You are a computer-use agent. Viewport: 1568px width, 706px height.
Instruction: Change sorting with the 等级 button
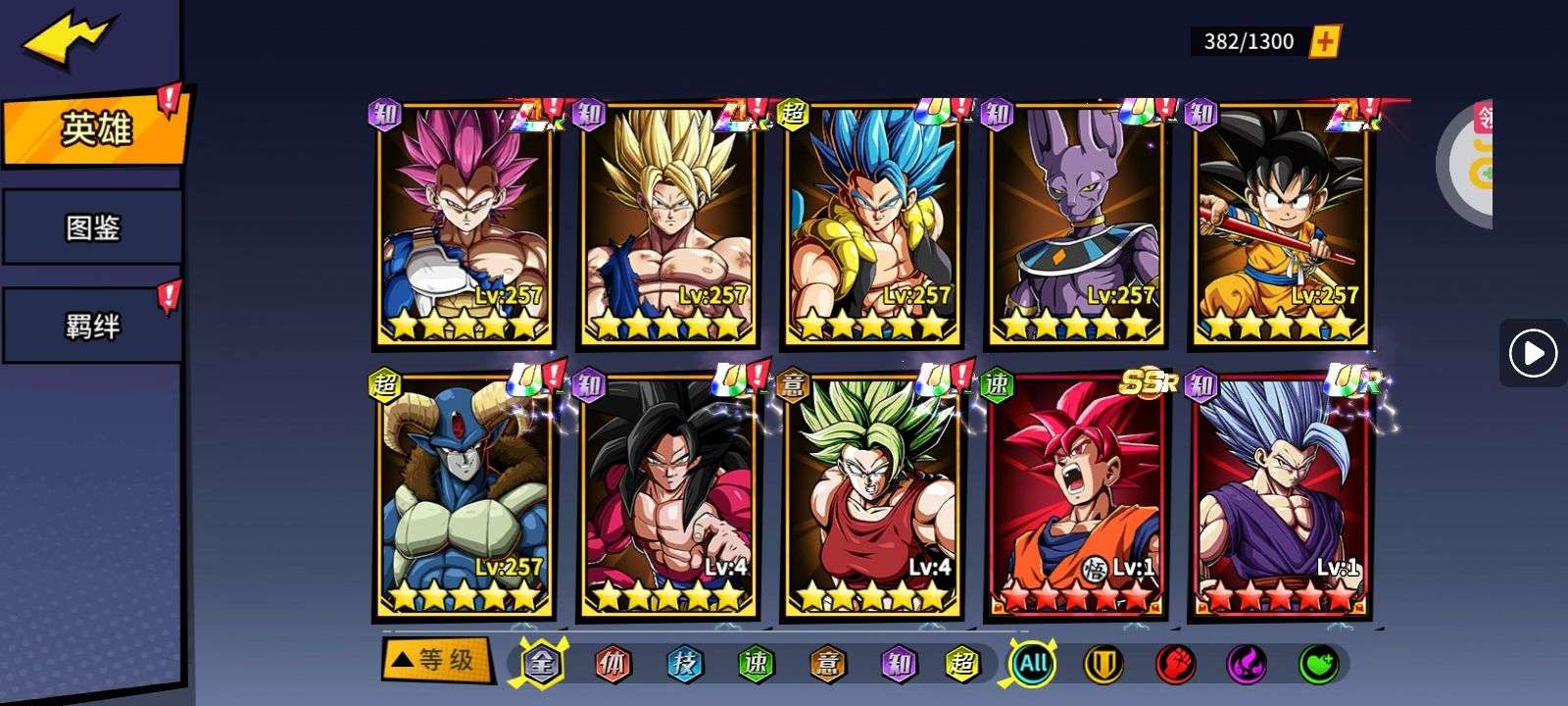coord(434,660)
